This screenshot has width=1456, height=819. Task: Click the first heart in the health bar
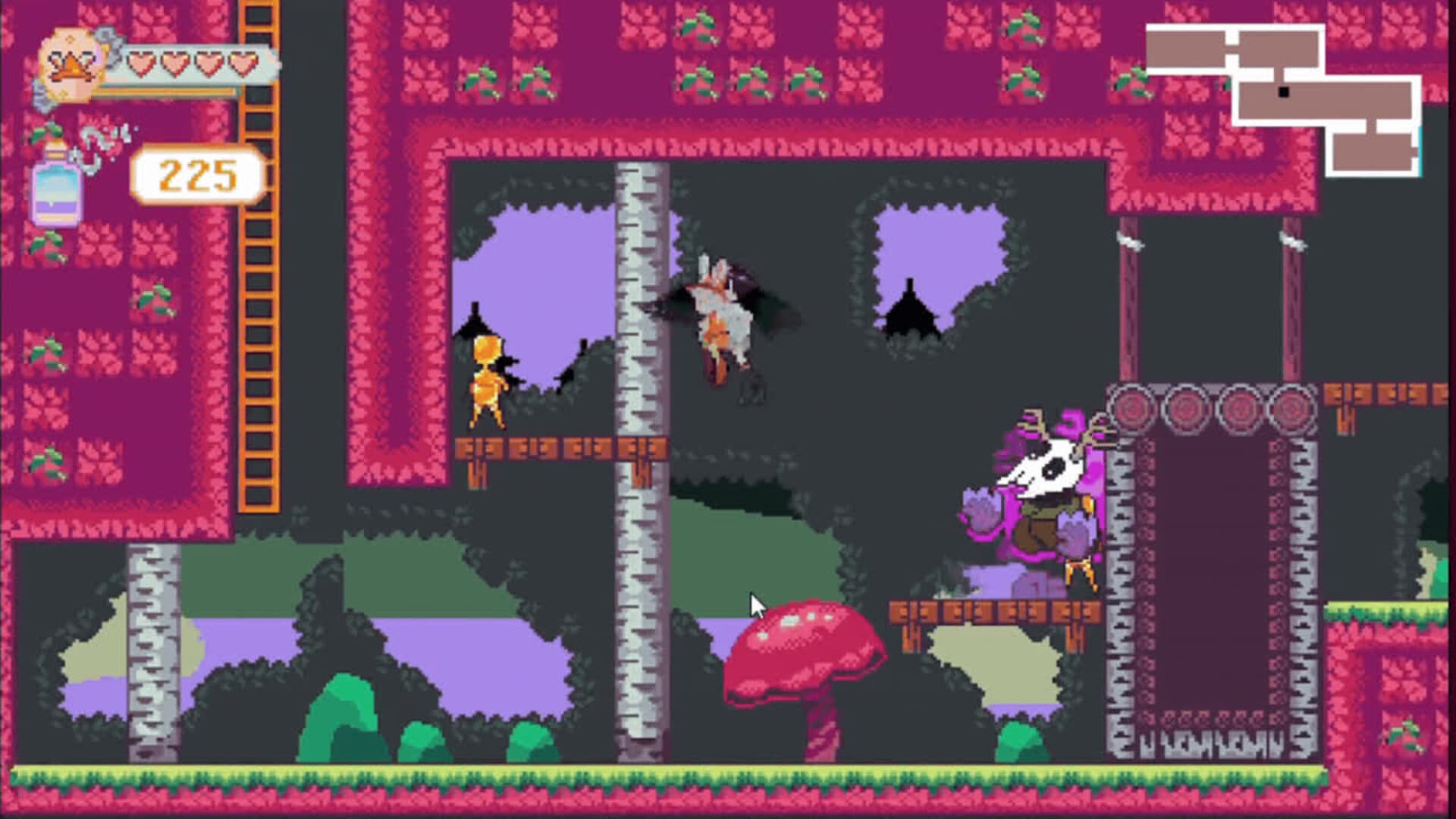tap(139, 64)
